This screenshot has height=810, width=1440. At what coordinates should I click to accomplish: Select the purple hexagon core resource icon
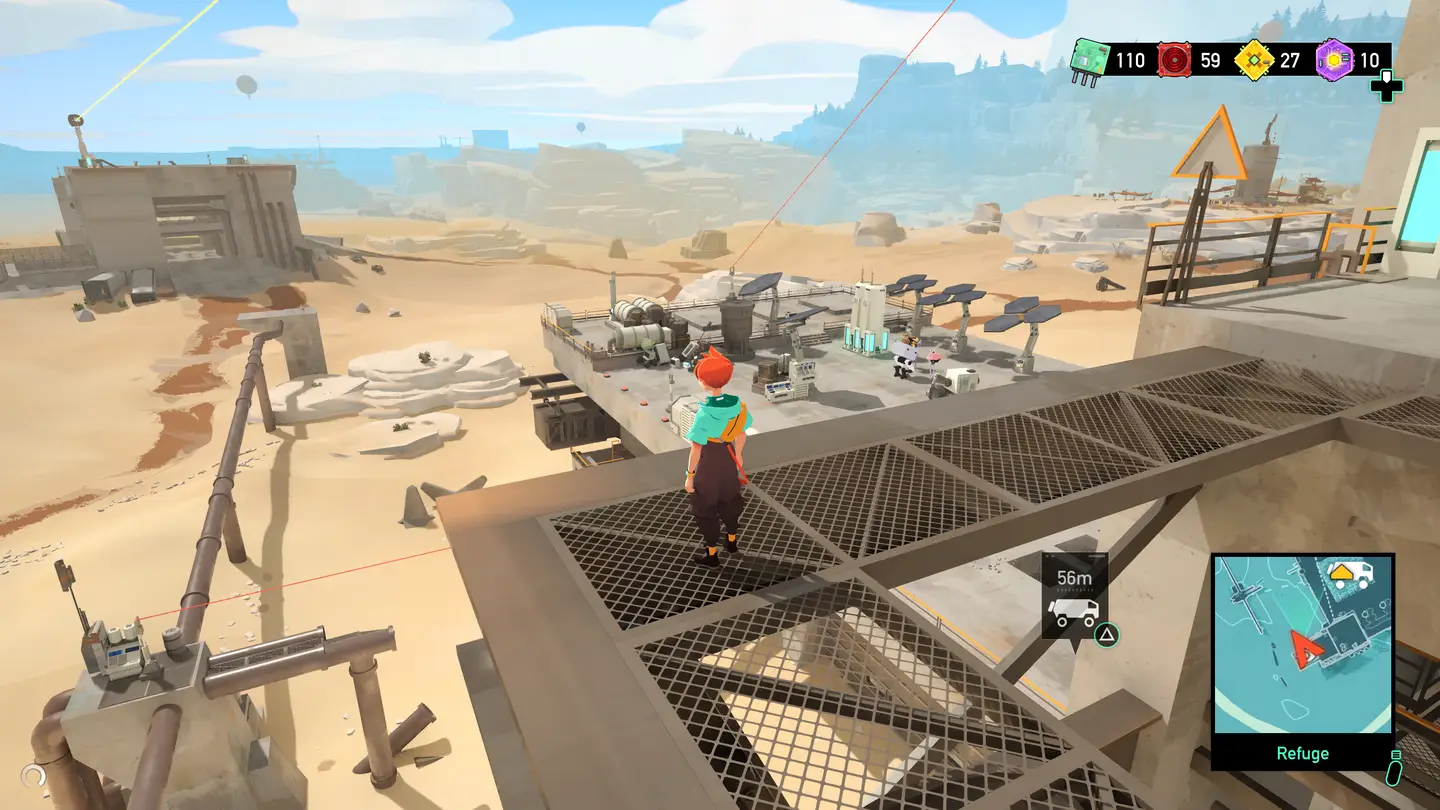[x=1334, y=60]
